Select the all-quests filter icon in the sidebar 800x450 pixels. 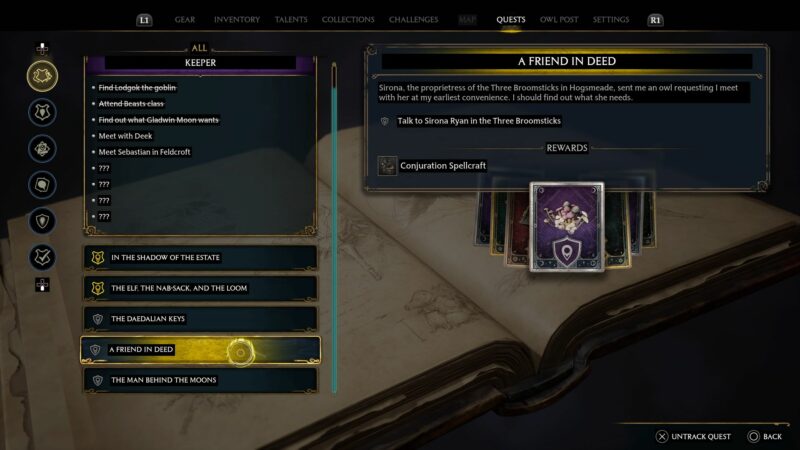point(42,75)
